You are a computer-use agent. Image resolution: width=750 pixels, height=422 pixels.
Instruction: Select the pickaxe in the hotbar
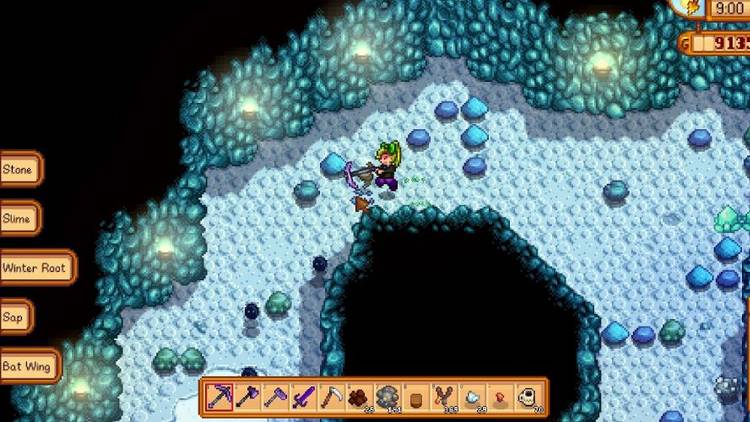(x=219, y=397)
